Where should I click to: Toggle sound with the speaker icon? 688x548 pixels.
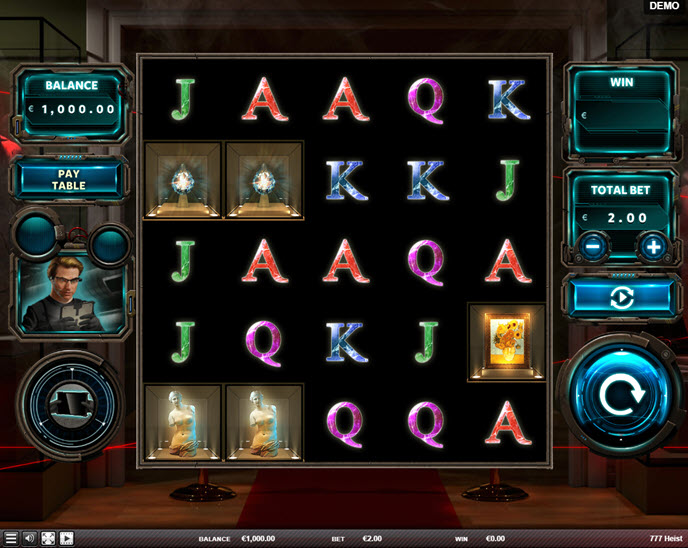(29, 538)
